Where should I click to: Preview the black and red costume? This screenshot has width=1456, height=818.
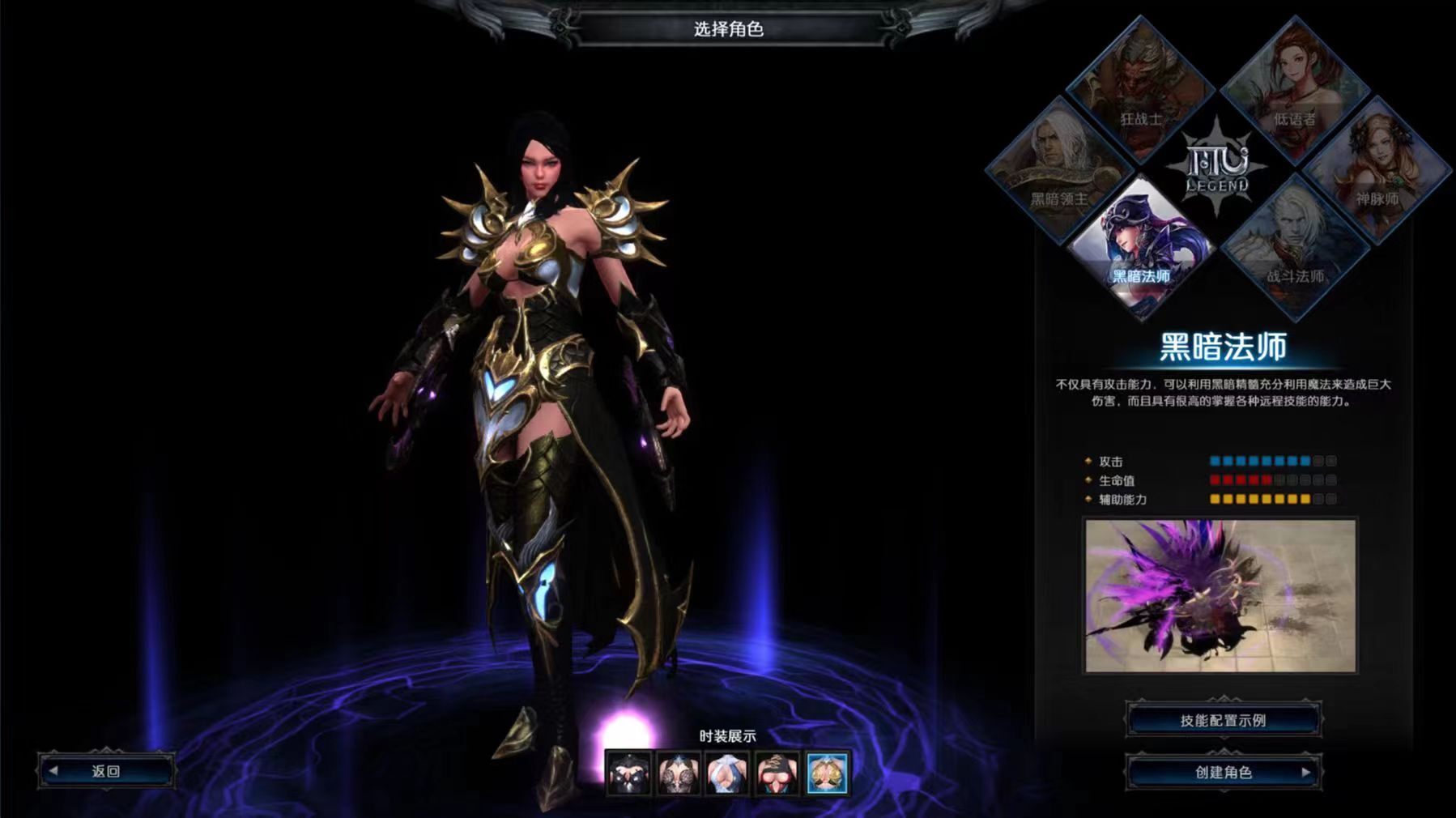[x=777, y=773]
